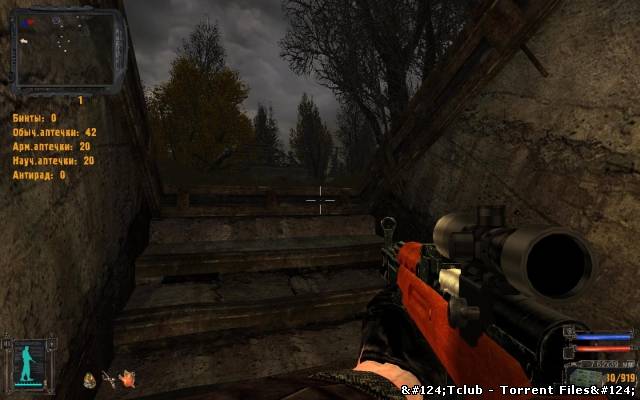Click the grey artifact icon between two others
This screenshot has height=400, width=640.
pos(107,379)
